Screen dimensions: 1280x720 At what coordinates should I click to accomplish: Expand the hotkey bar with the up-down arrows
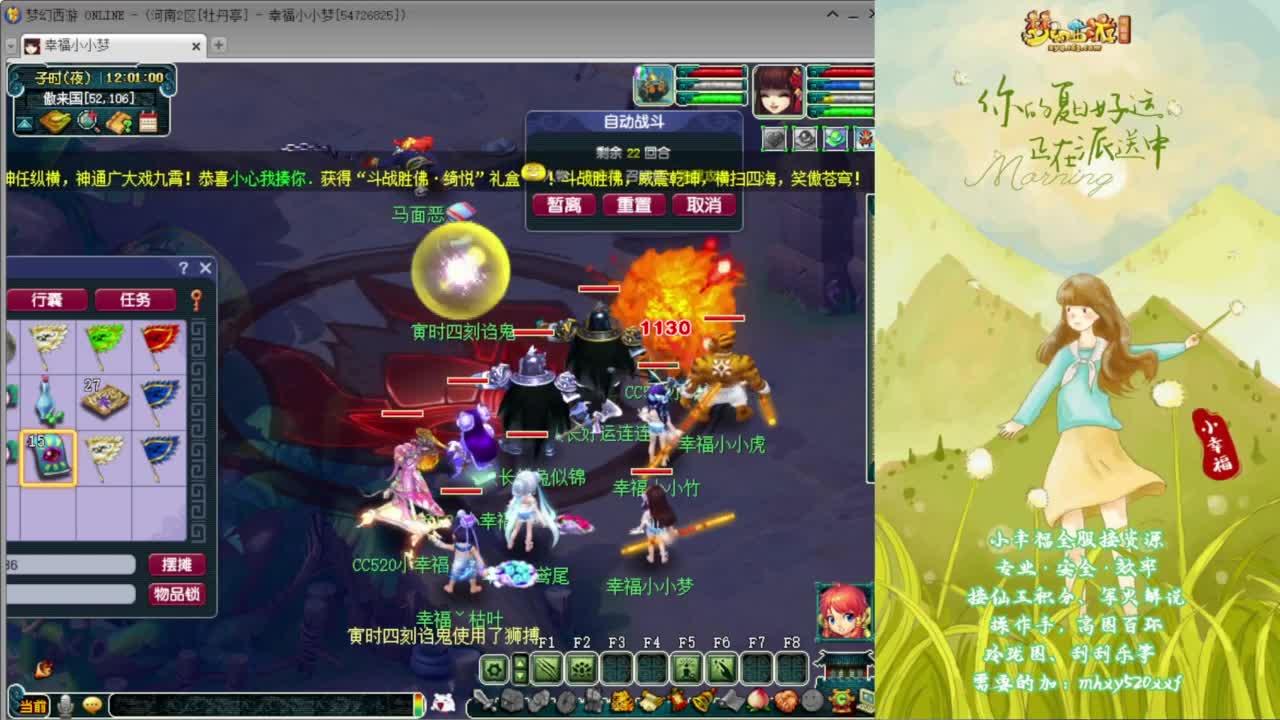point(521,668)
